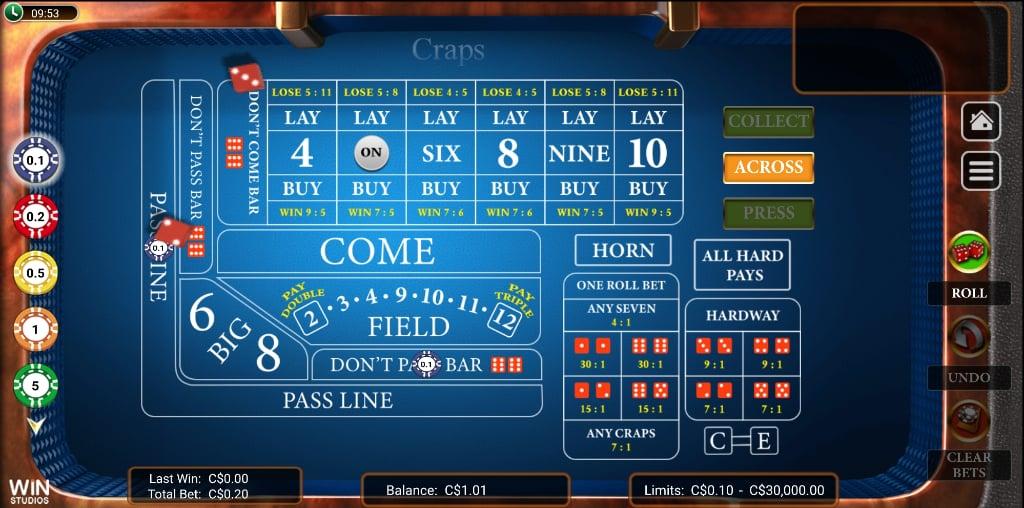This screenshot has height=508, width=1024.
Task: Choose the red 0.2 chip
Action: (x=36, y=216)
